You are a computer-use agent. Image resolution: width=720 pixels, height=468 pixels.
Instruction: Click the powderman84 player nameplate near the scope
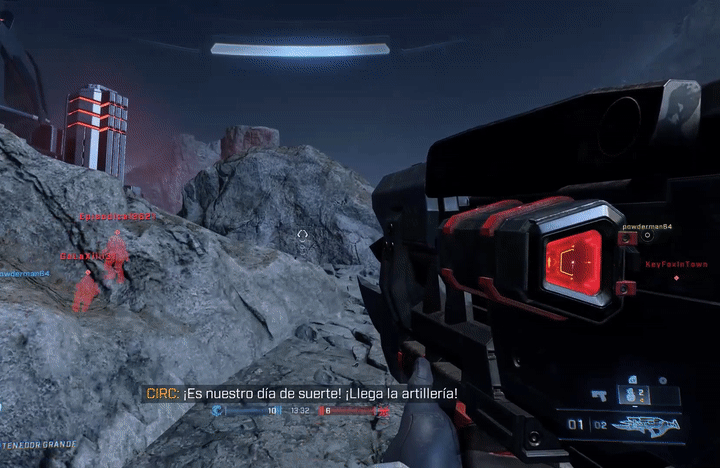(646, 227)
